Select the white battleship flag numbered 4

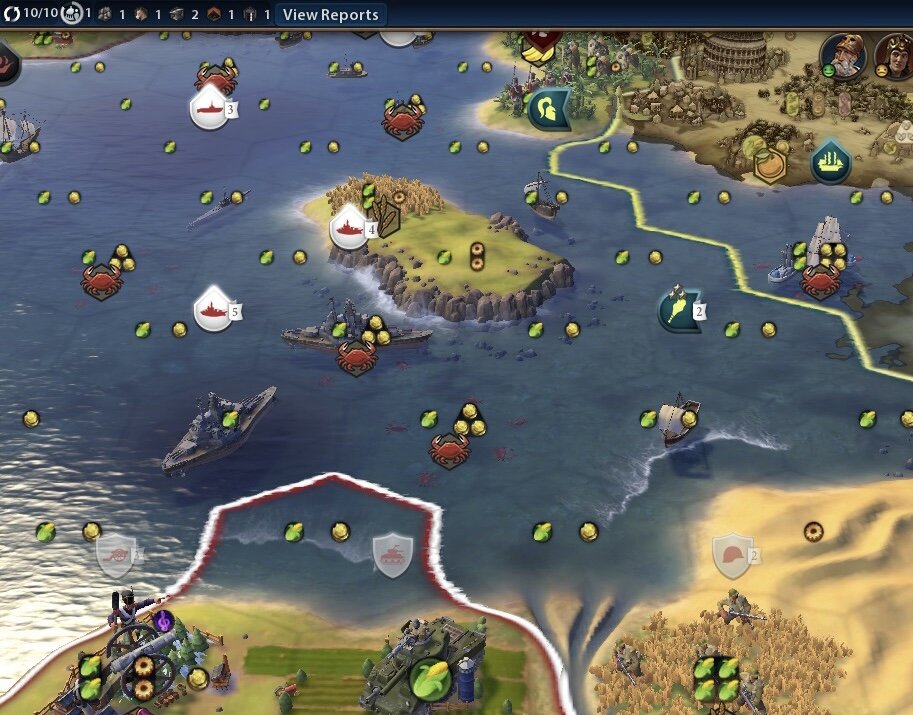point(351,227)
